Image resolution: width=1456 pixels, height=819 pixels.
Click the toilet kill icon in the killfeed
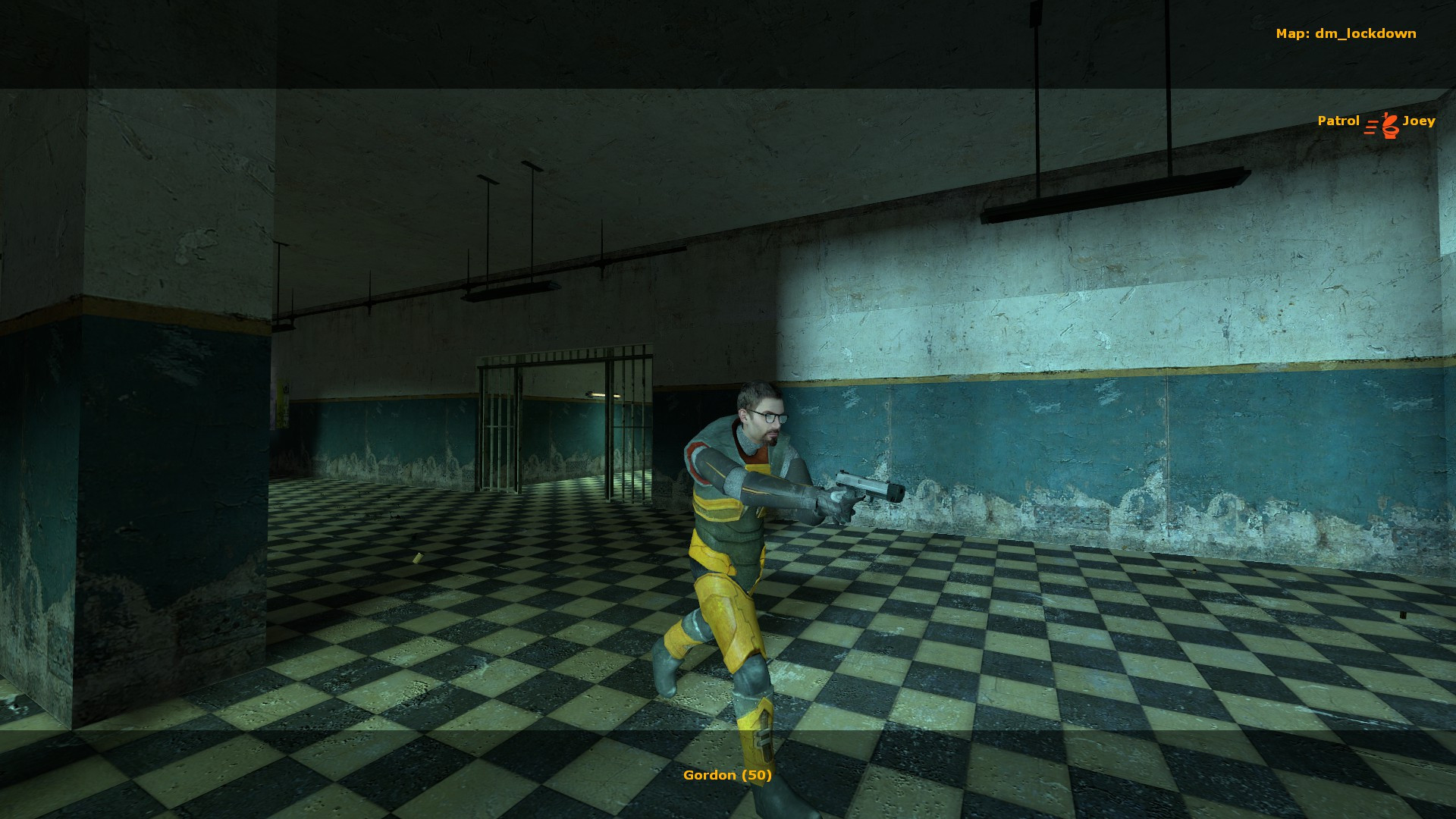1390,124
